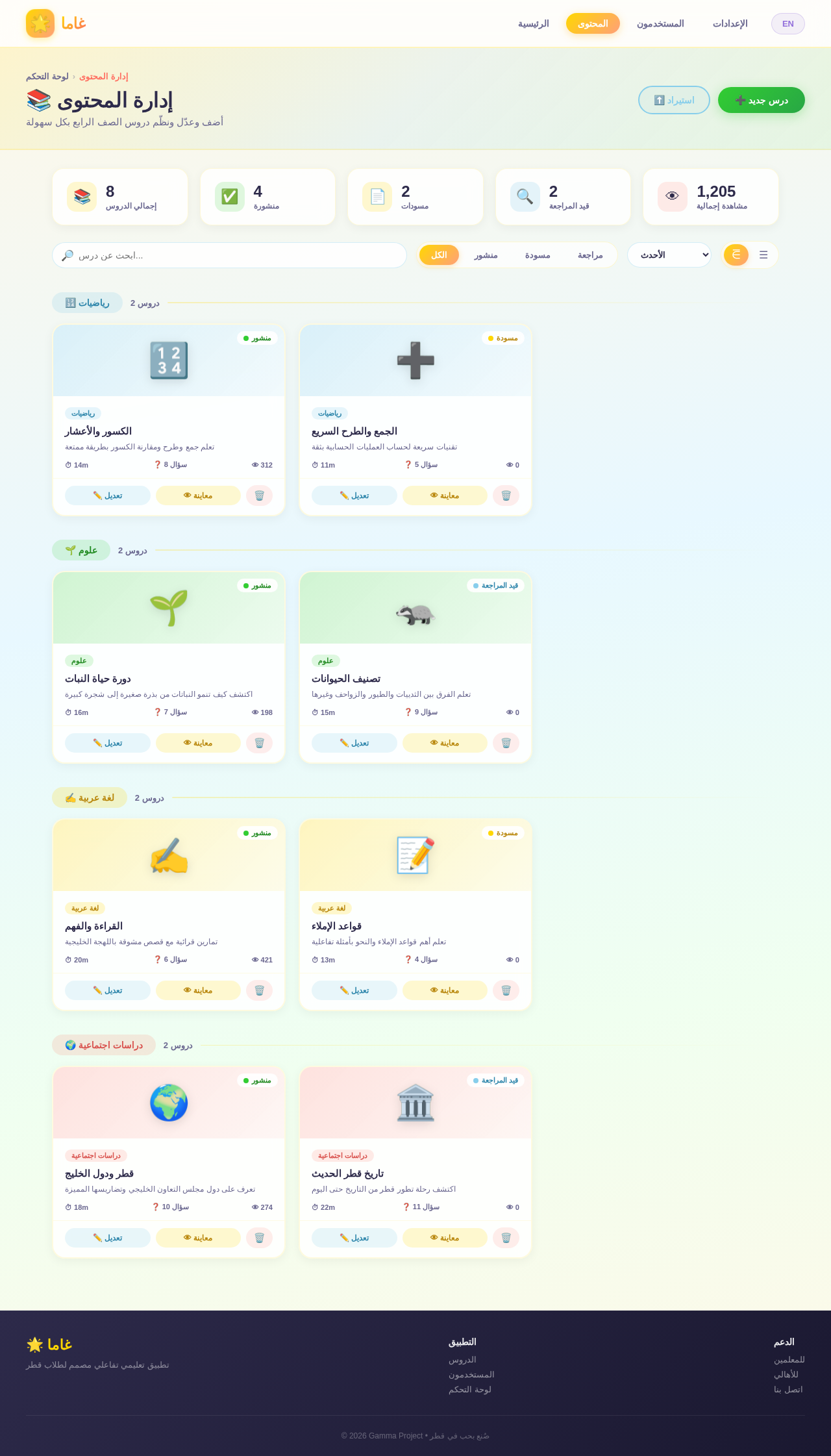The height and width of the screenshot is (1456, 831).
Task: Open the الأحدث sort dropdown
Action: tap(669, 255)
